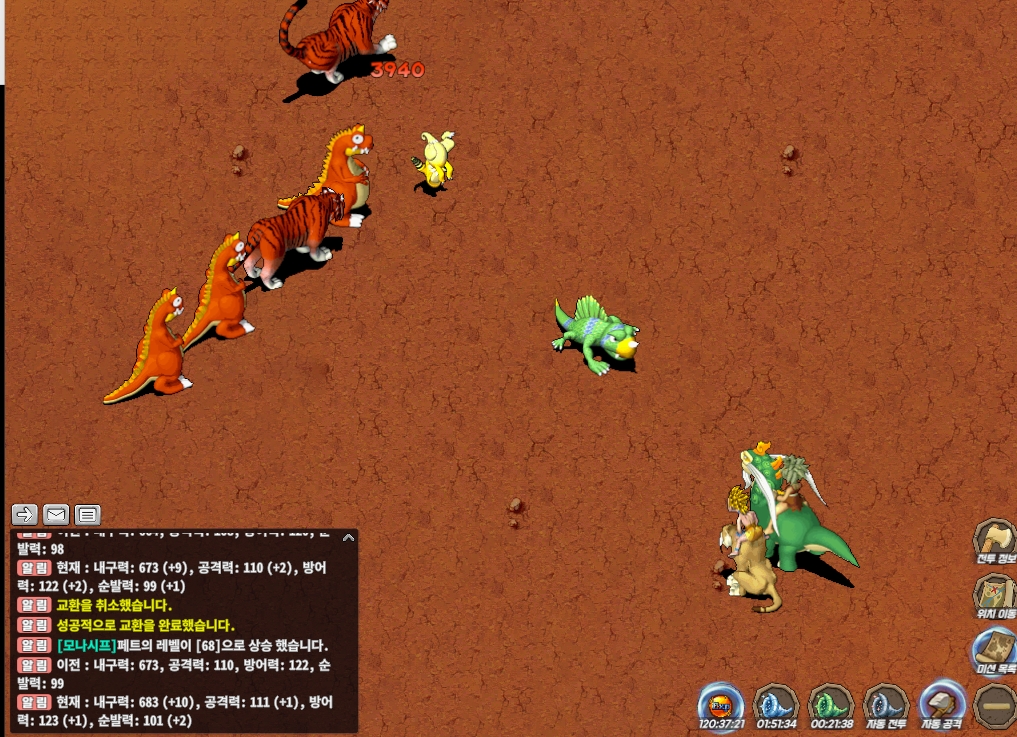Open the list-lines button above the chat
1017x737 pixels.
coord(88,515)
